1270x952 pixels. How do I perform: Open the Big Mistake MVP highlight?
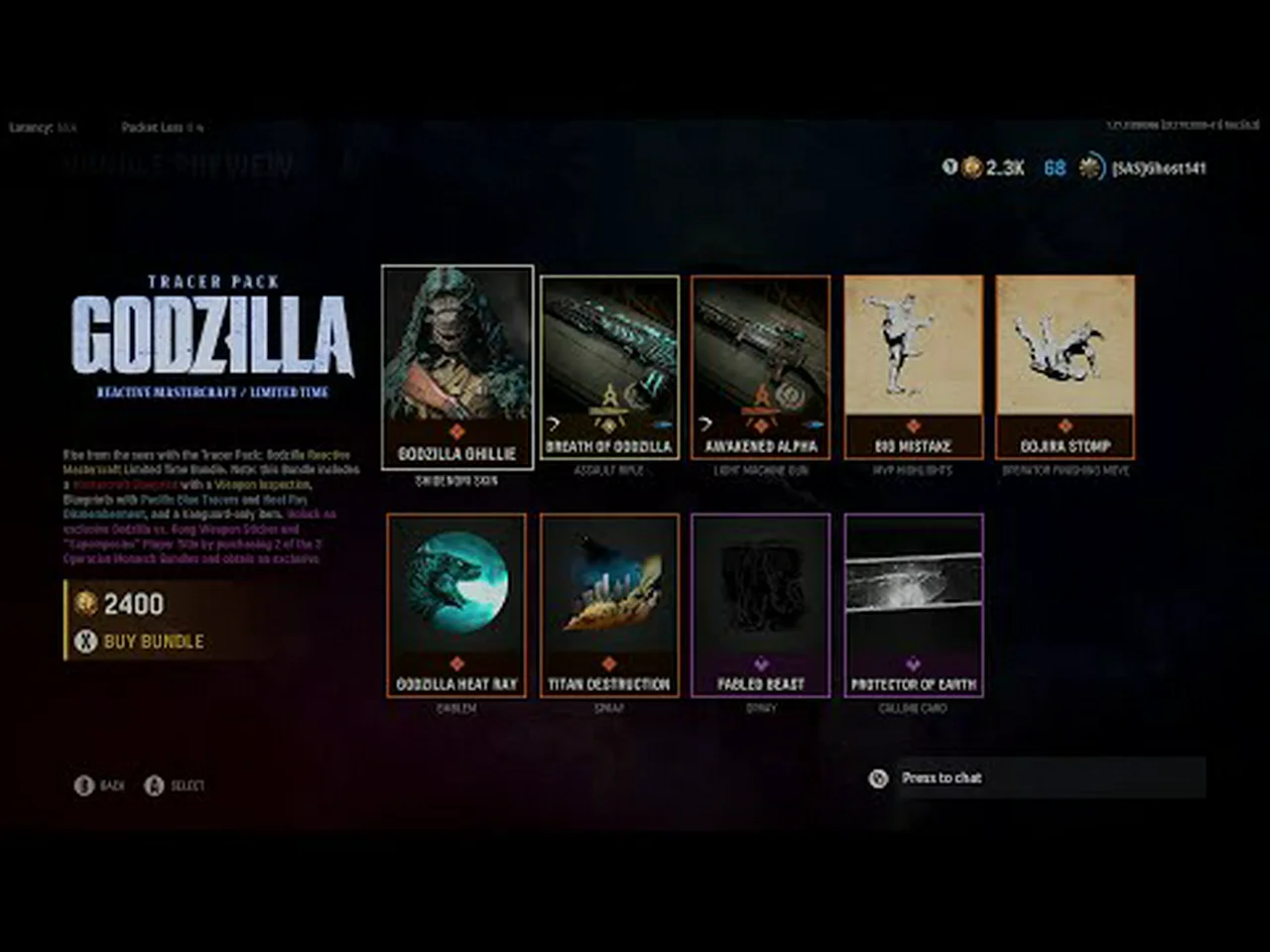913,367
